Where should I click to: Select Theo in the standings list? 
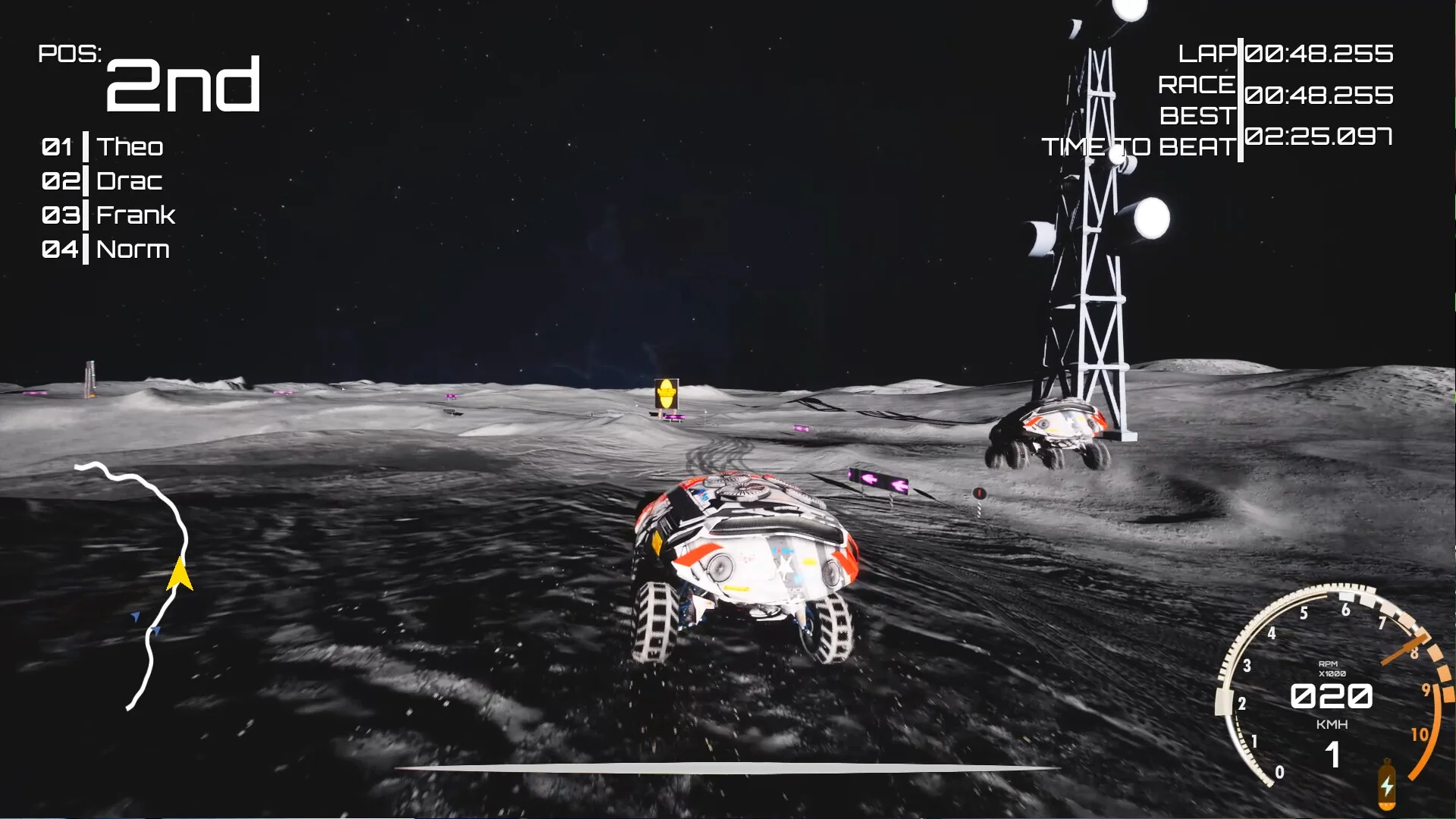[129, 147]
